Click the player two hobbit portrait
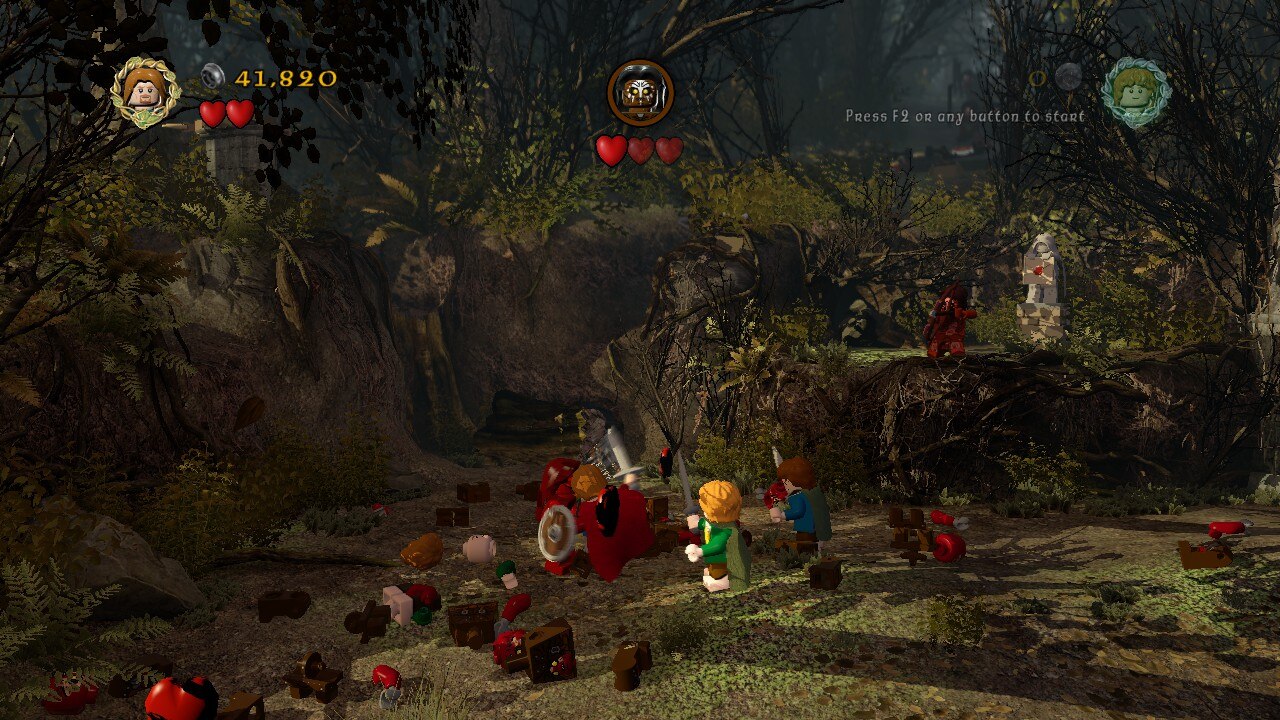The width and height of the screenshot is (1280, 720). click(x=1136, y=92)
